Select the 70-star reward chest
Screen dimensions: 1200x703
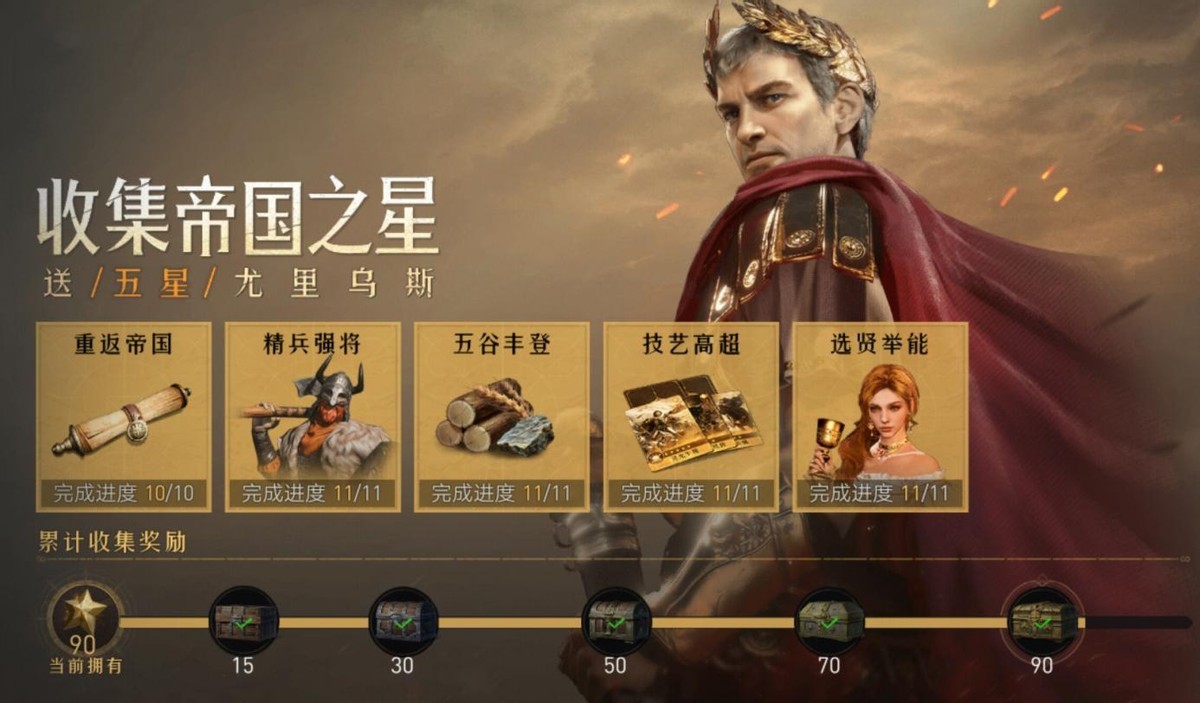pos(829,621)
